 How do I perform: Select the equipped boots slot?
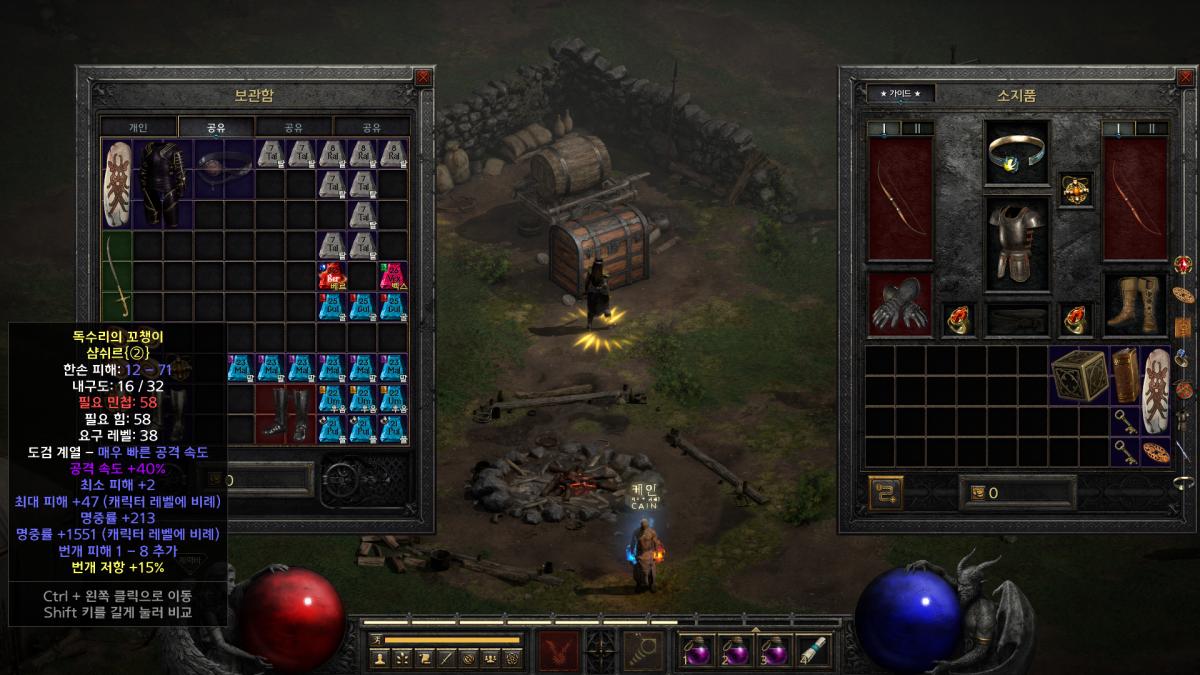pos(1136,304)
